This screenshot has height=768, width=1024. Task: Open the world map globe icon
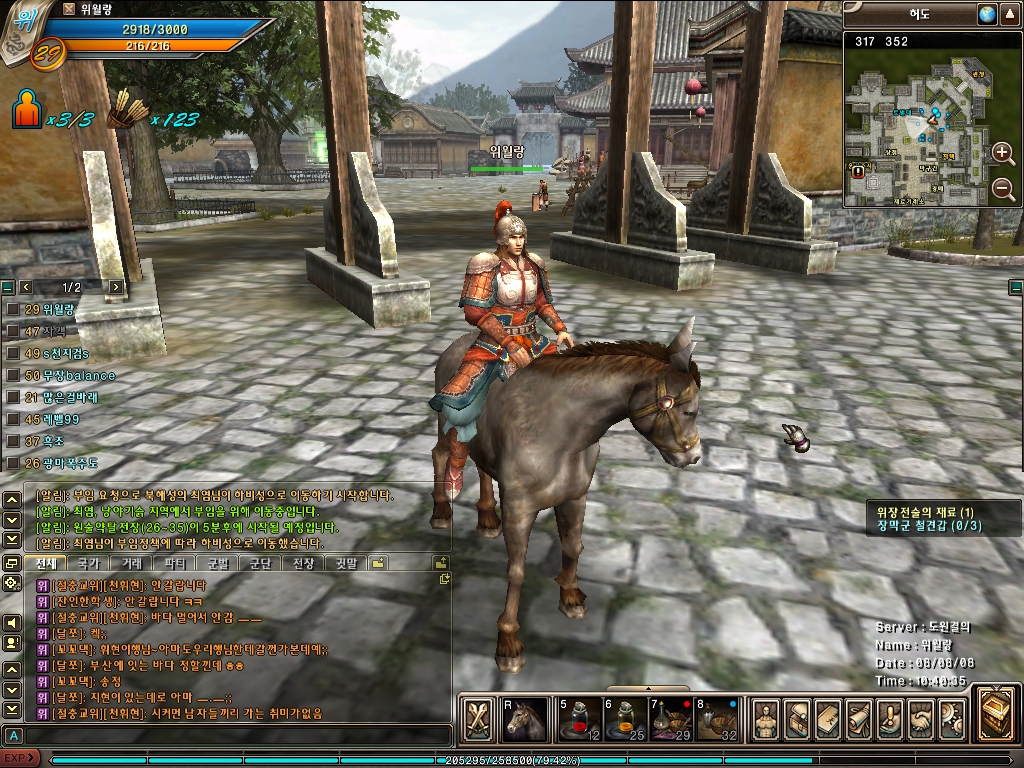[x=988, y=14]
